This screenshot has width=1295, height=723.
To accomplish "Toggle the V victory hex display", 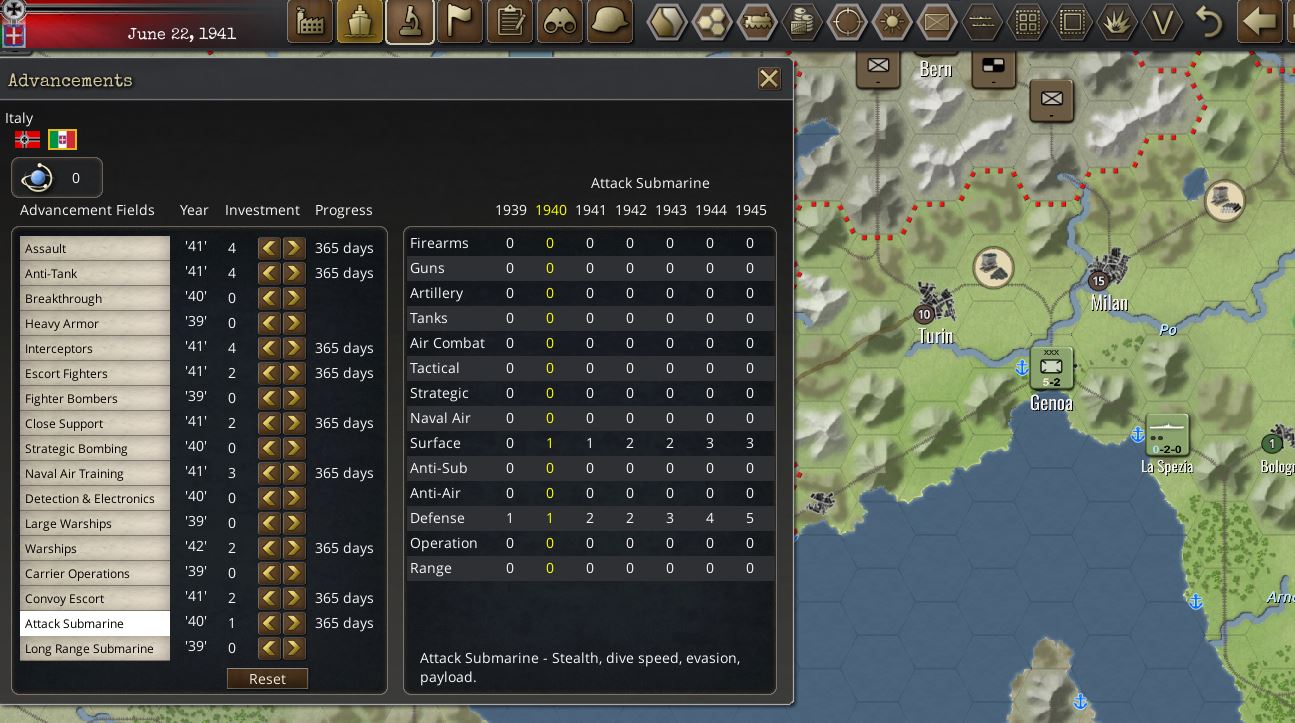I will pyautogui.click(x=1162, y=21).
